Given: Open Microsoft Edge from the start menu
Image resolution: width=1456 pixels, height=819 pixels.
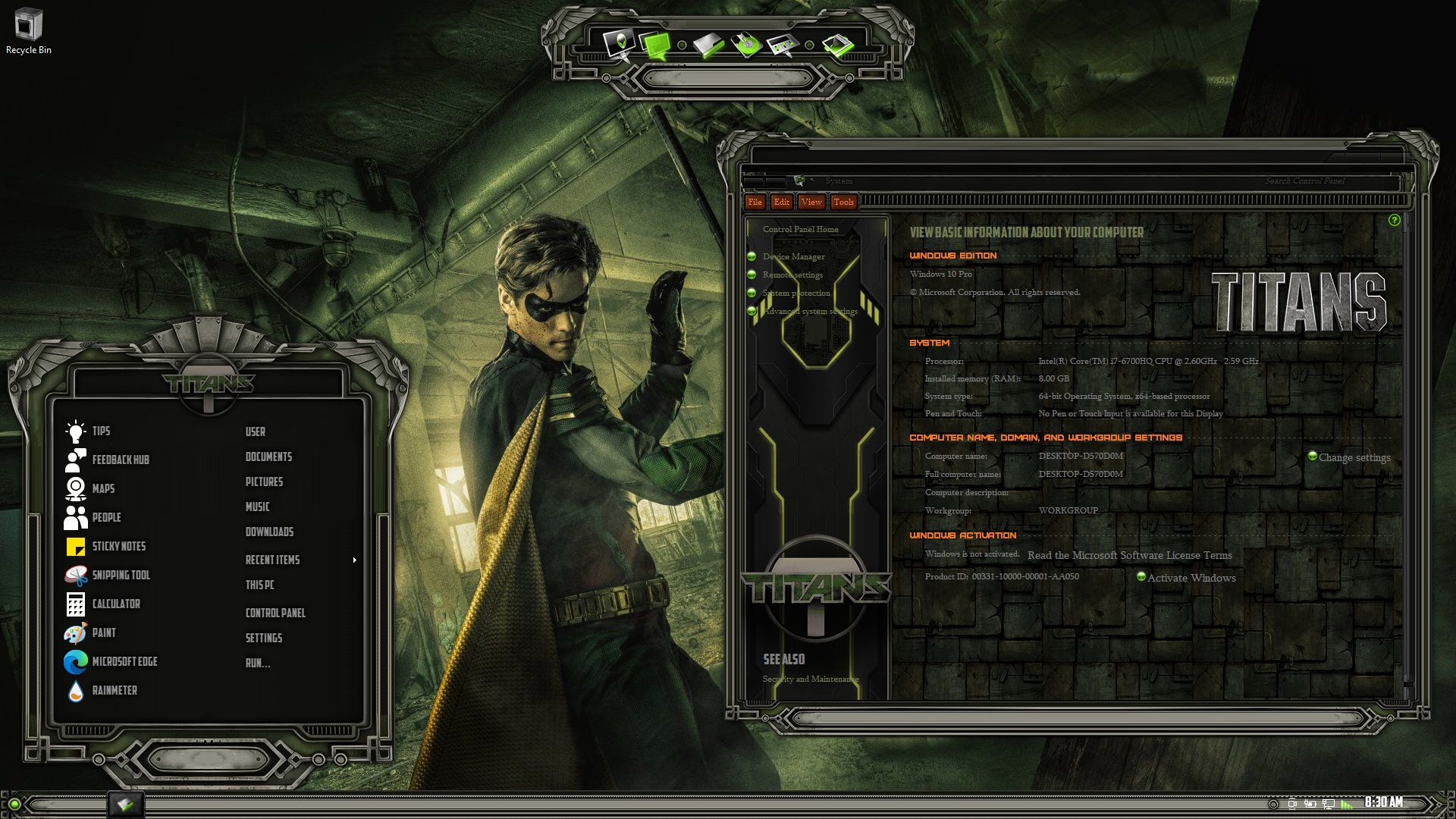Looking at the screenshot, I should [x=124, y=661].
